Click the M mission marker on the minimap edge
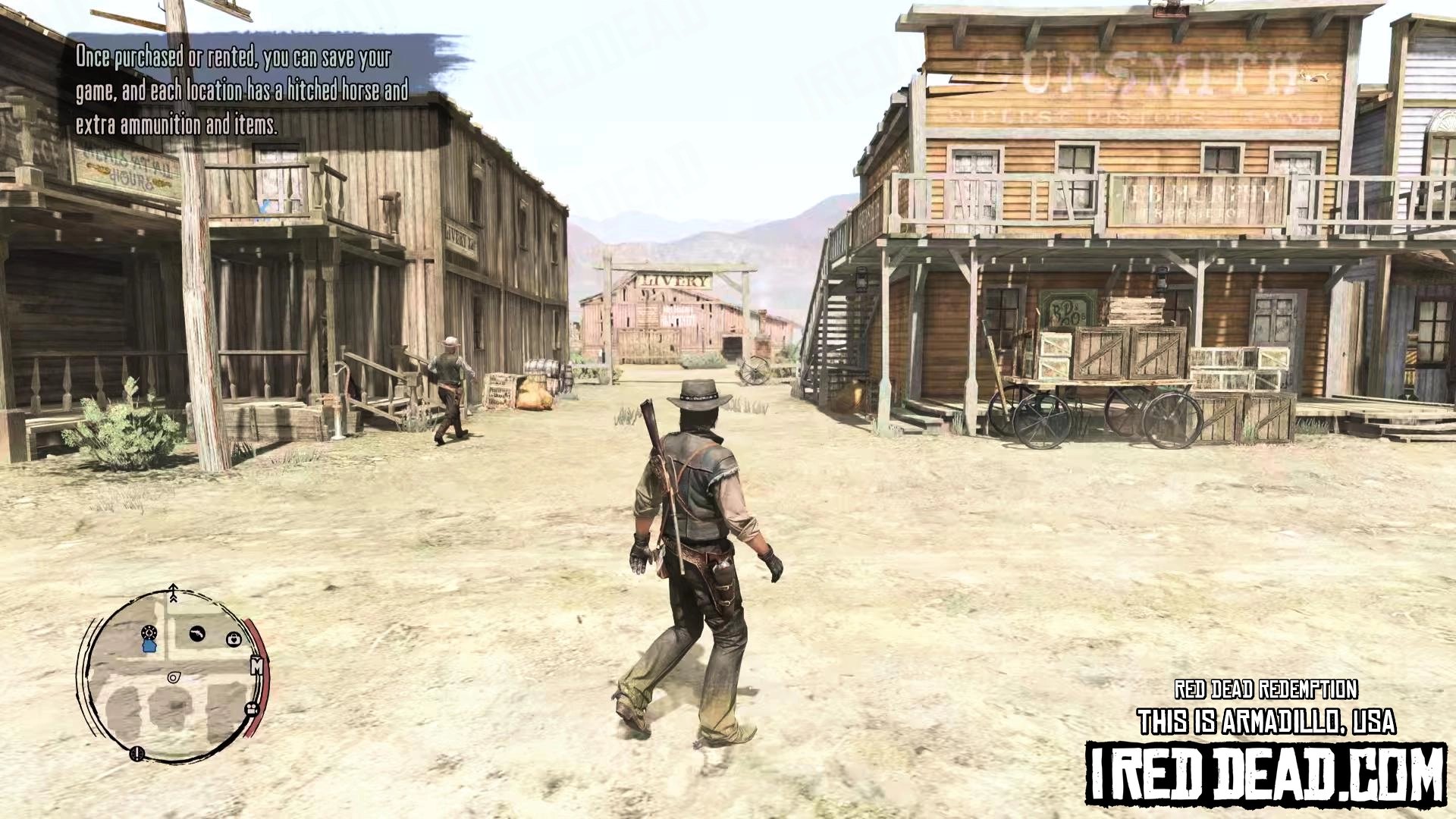The height and width of the screenshot is (819, 1456). [x=256, y=667]
